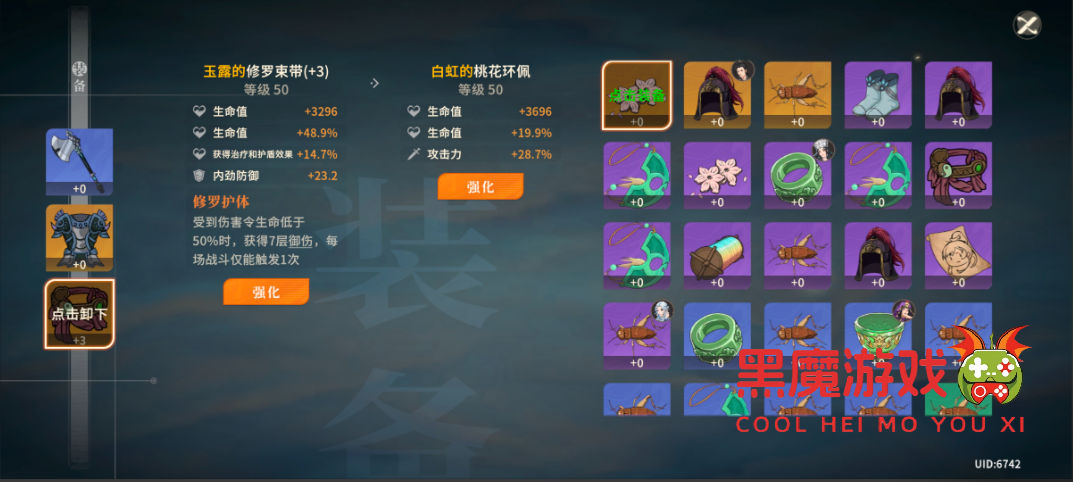Select the equipped chest armor slot

[79, 238]
